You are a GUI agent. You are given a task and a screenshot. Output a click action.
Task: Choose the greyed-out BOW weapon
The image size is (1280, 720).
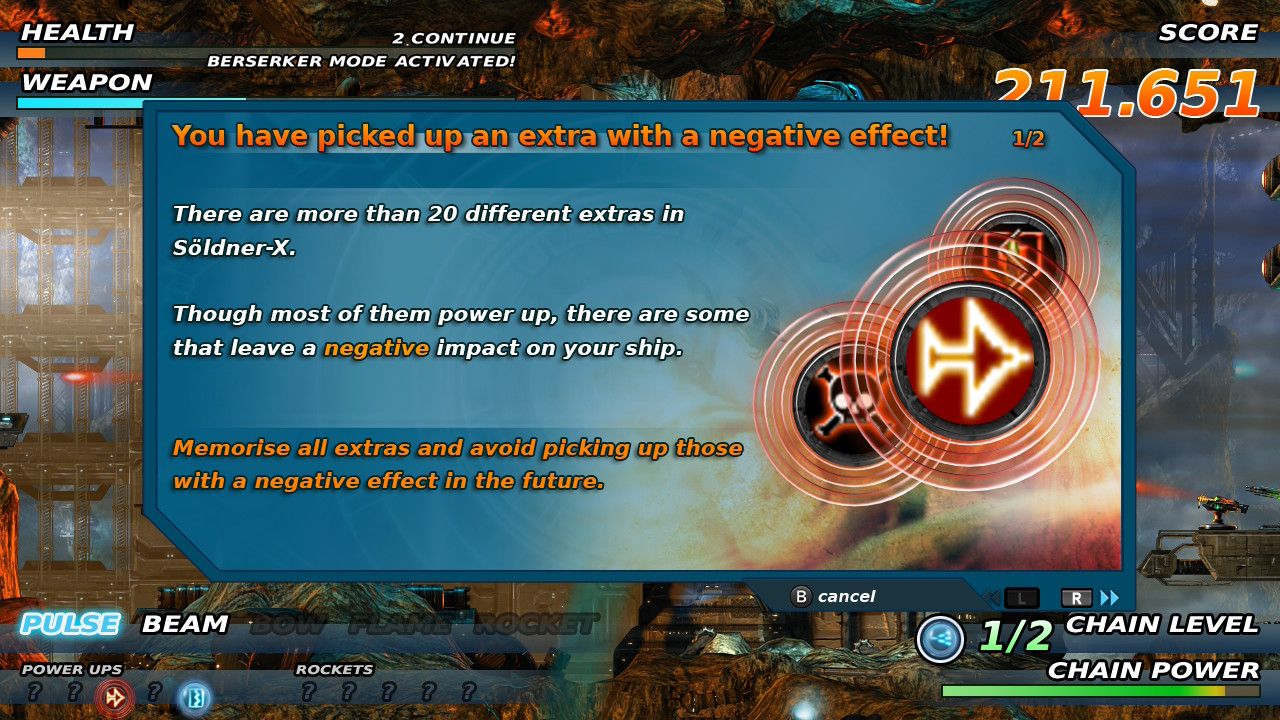pos(289,626)
